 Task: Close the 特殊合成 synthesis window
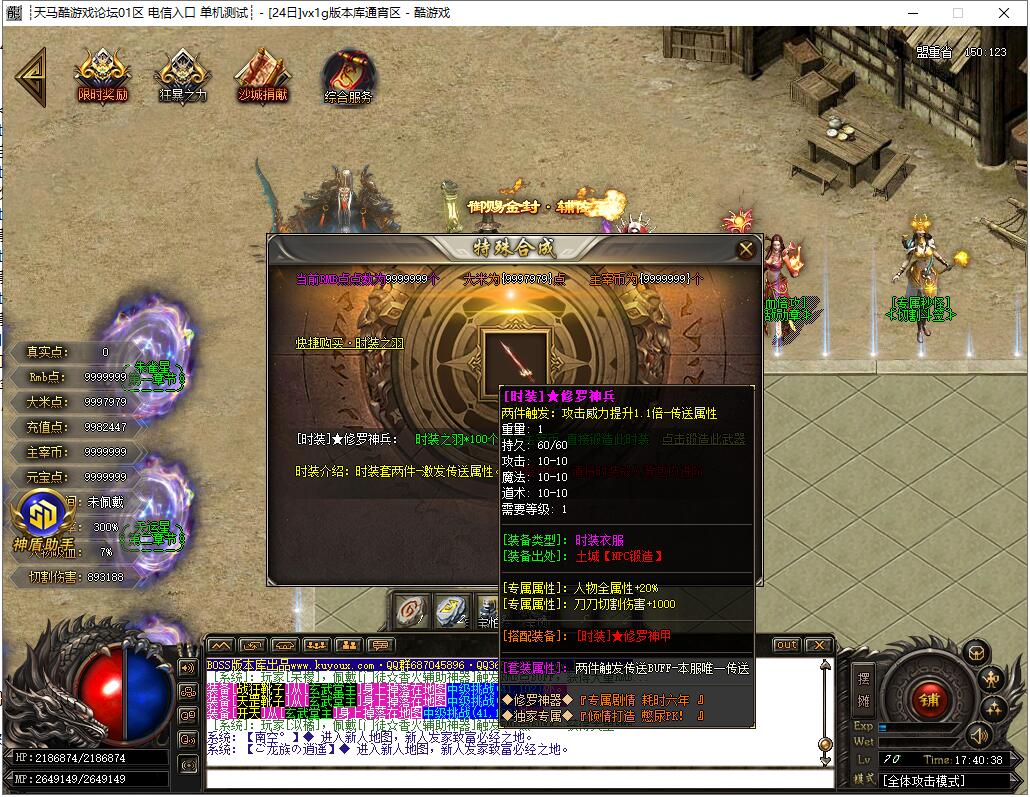(745, 250)
